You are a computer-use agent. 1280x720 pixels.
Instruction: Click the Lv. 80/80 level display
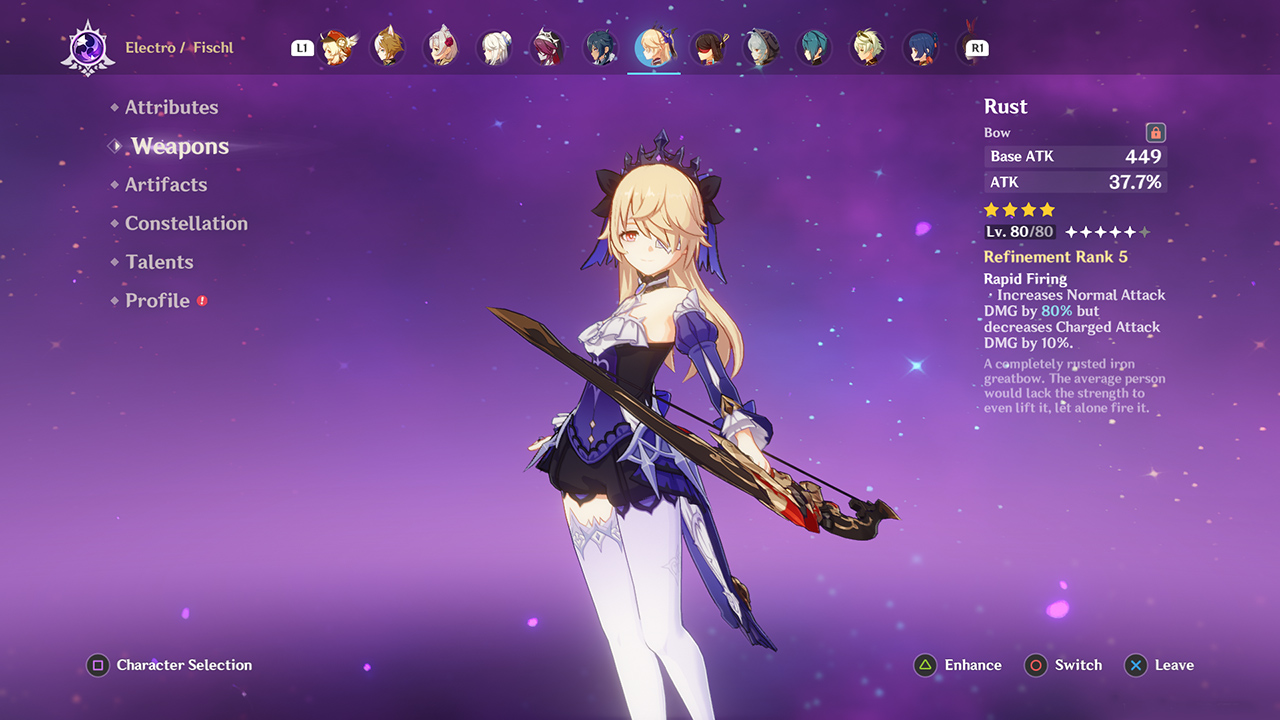pyautogui.click(x=1018, y=231)
